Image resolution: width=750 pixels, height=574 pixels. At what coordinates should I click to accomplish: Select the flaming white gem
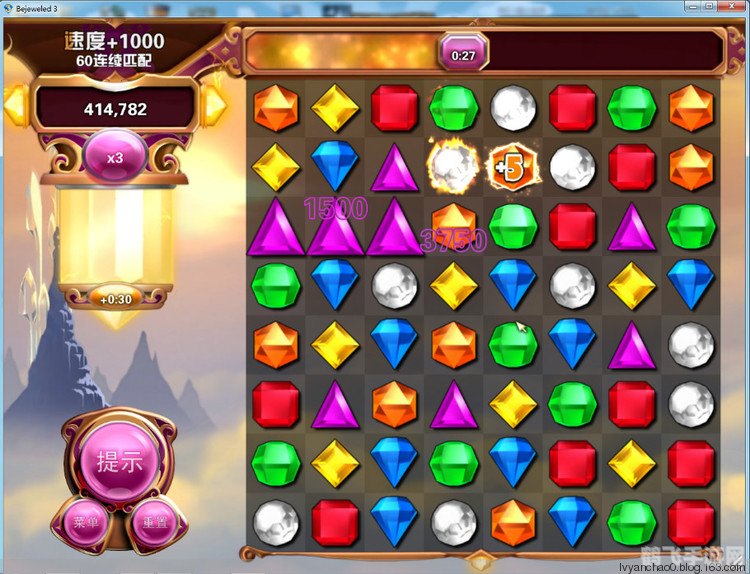tap(454, 167)
